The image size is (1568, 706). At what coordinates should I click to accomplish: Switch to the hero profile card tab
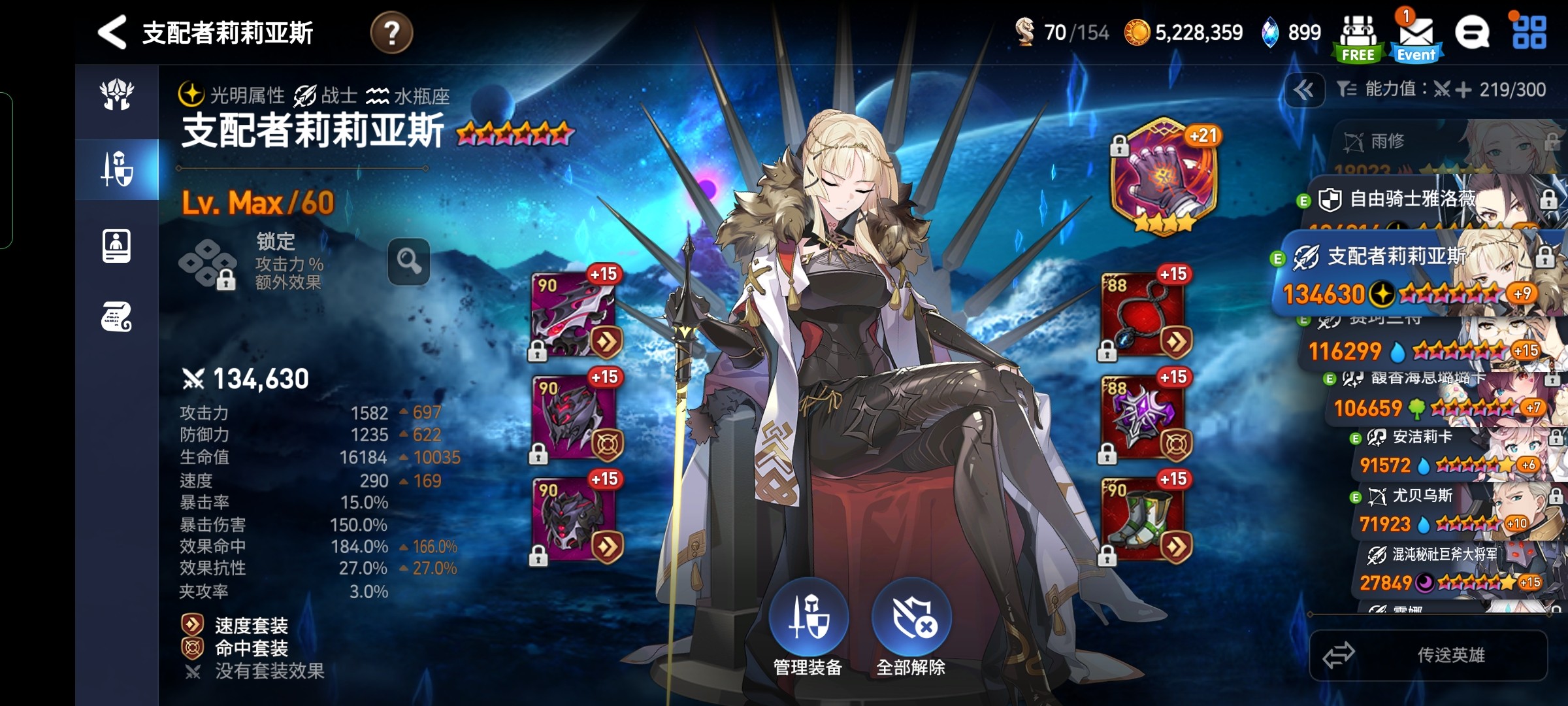(117, 246)
